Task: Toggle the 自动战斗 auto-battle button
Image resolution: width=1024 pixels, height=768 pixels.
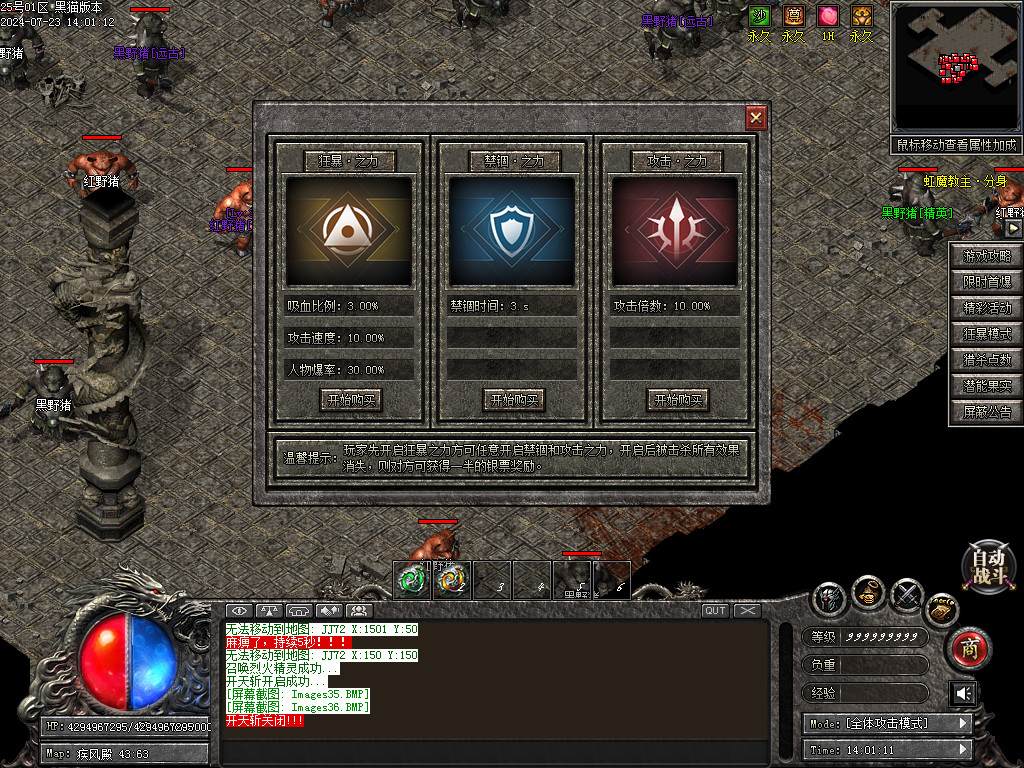Action: 988,566
